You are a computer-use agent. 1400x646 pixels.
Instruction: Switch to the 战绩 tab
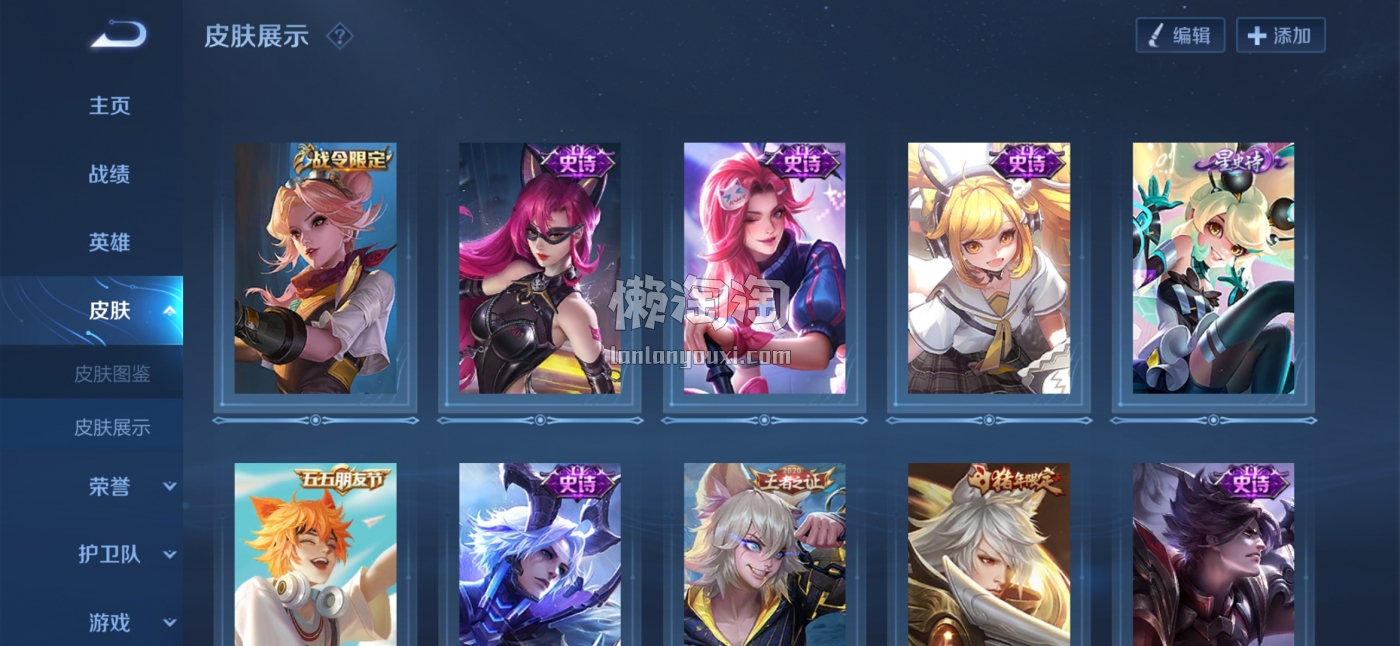point(110,174)
